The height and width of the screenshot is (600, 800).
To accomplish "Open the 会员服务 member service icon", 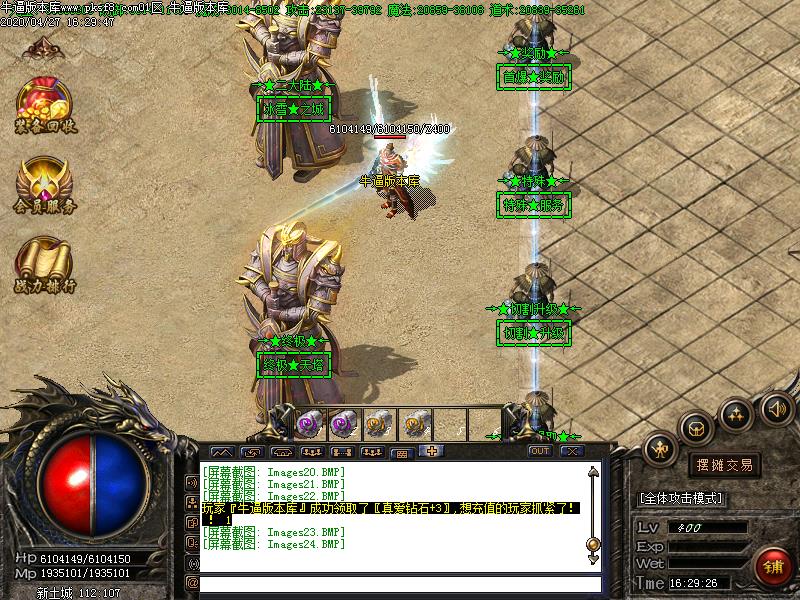I will tap(45, 186).
